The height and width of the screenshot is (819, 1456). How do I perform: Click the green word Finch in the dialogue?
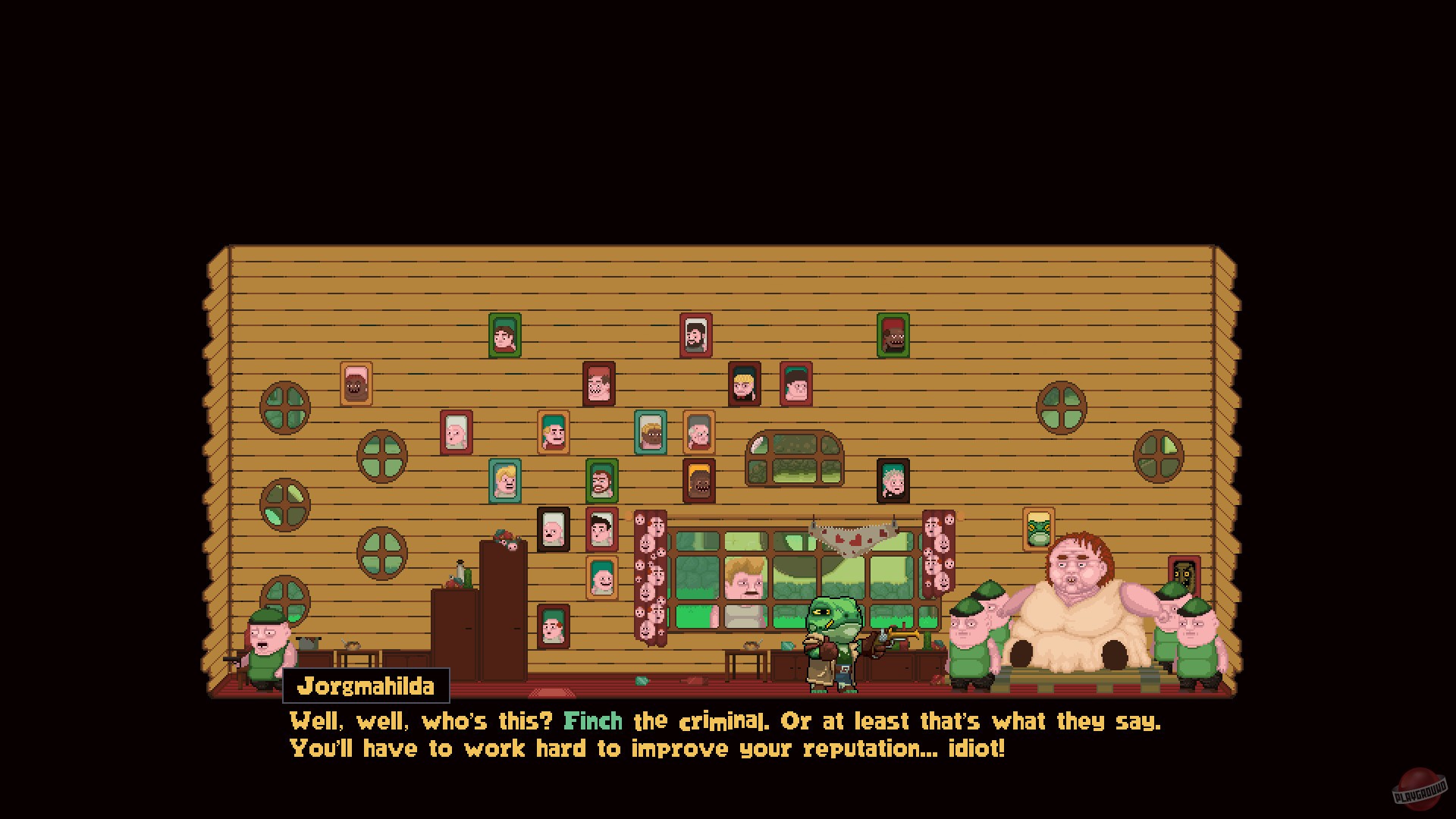[594, 721]
